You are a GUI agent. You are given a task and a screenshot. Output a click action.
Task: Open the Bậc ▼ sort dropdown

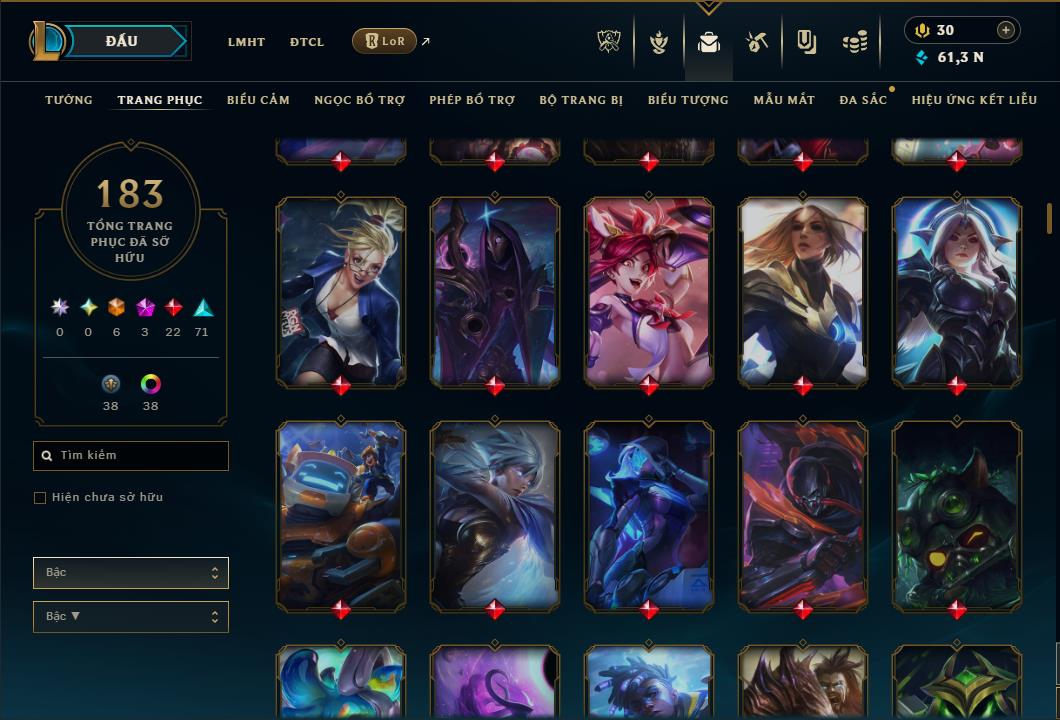(x=131, y=617)
